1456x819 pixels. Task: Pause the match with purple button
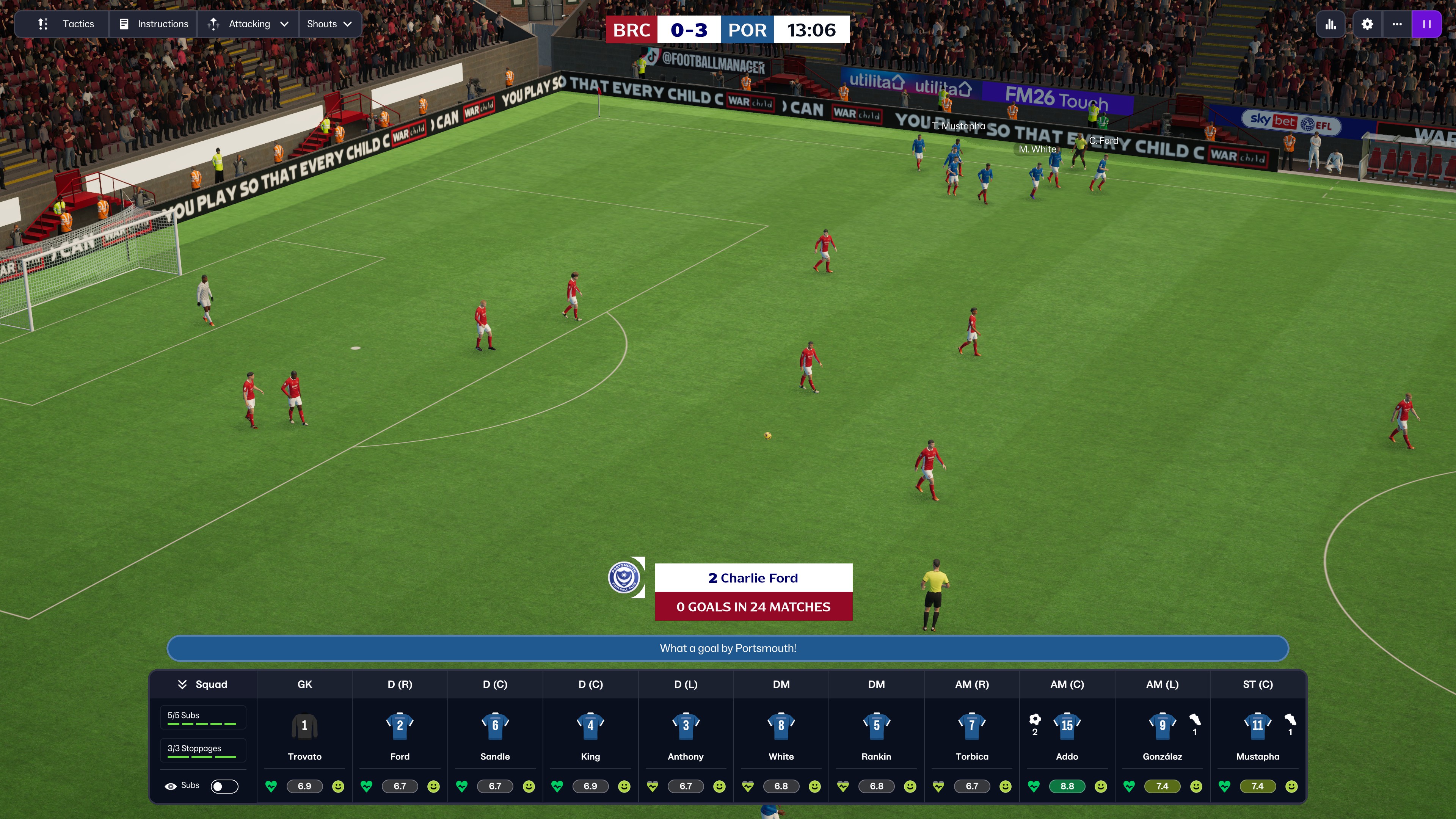tap(1426, 24)
